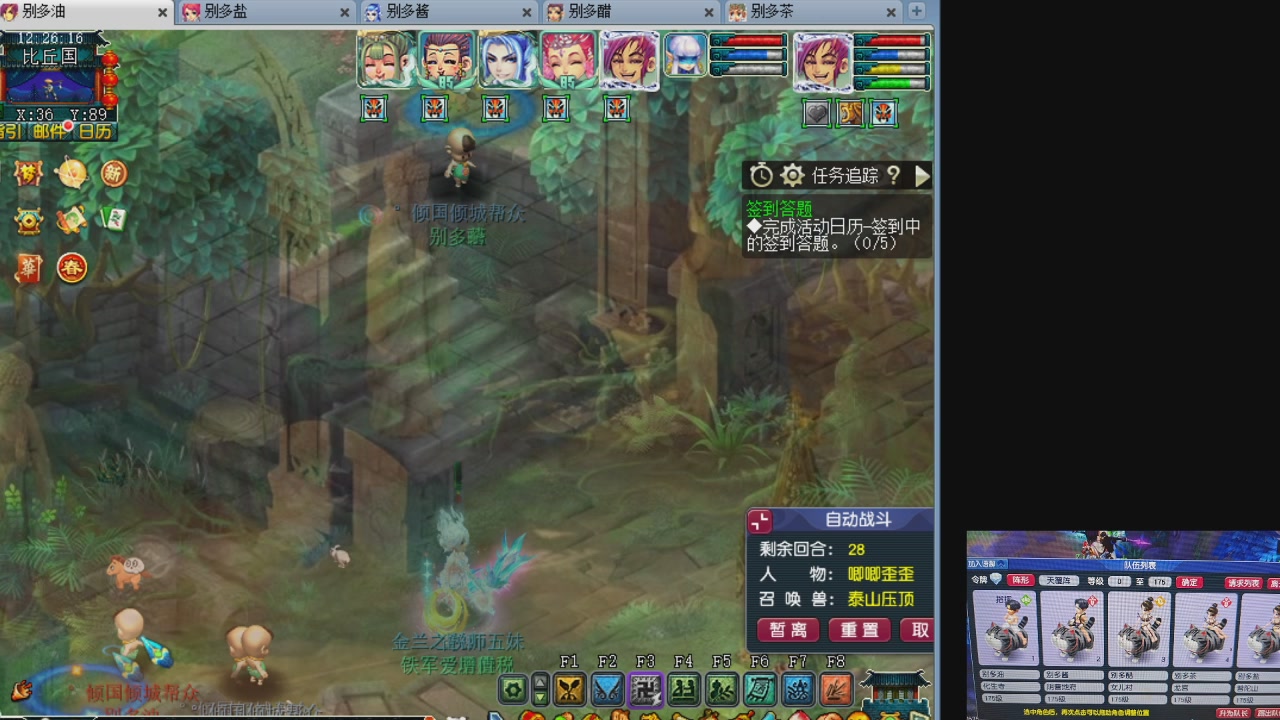Open the gear settings icon on skill bar
This screenshot has width=1280, height=720.
pos(512,688)
